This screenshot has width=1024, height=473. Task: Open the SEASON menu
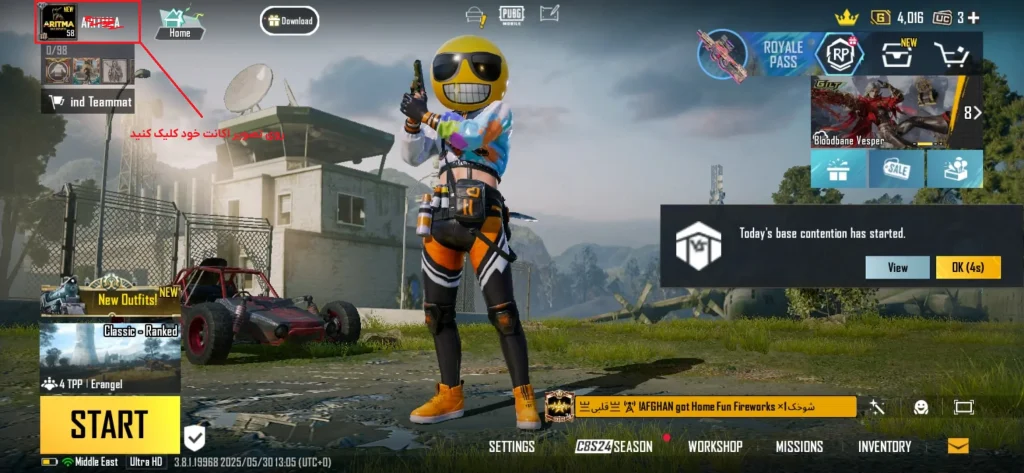(x=614, y=446)
